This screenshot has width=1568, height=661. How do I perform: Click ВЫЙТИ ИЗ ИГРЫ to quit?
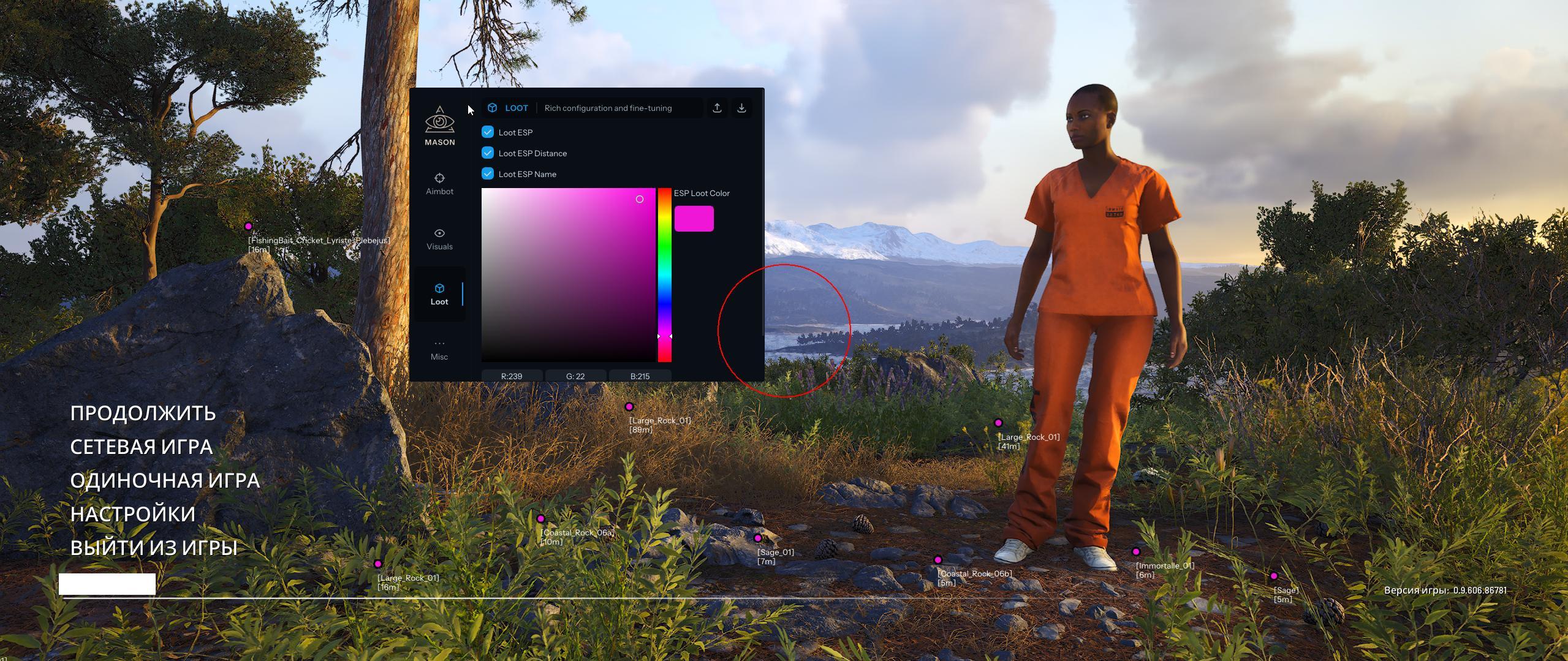point(154,548)
